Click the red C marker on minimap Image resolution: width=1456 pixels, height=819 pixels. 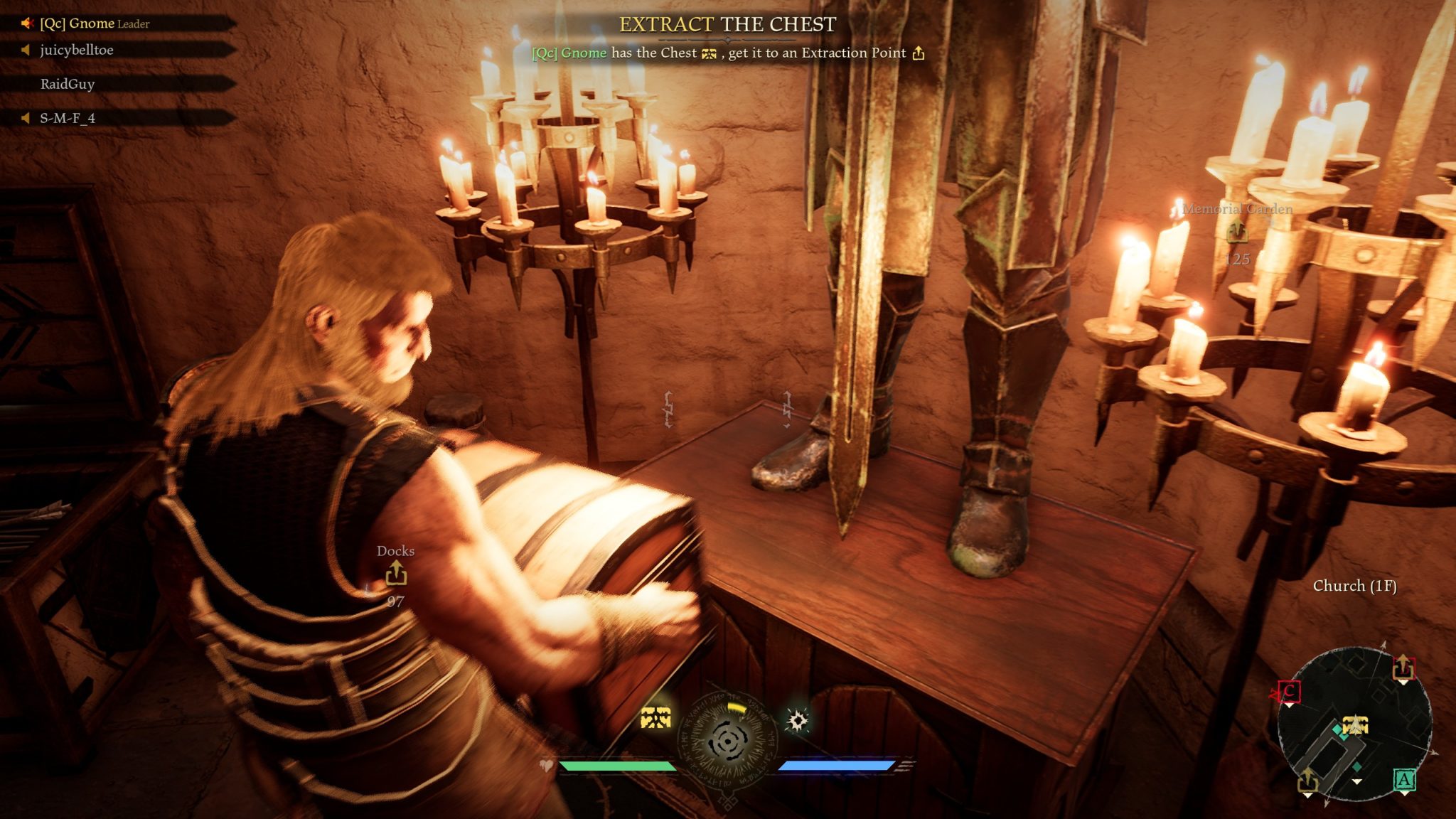pos(1289,692)
